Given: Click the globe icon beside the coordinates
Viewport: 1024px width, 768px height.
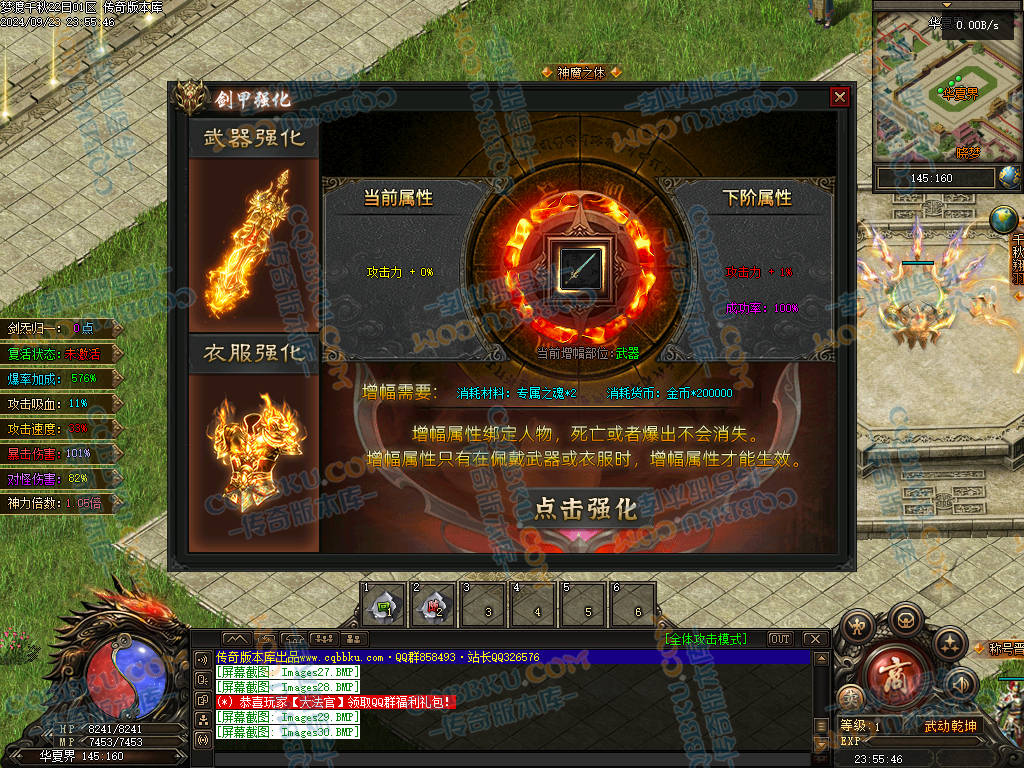Looking at the screenshot, I should coord(1008,178).
